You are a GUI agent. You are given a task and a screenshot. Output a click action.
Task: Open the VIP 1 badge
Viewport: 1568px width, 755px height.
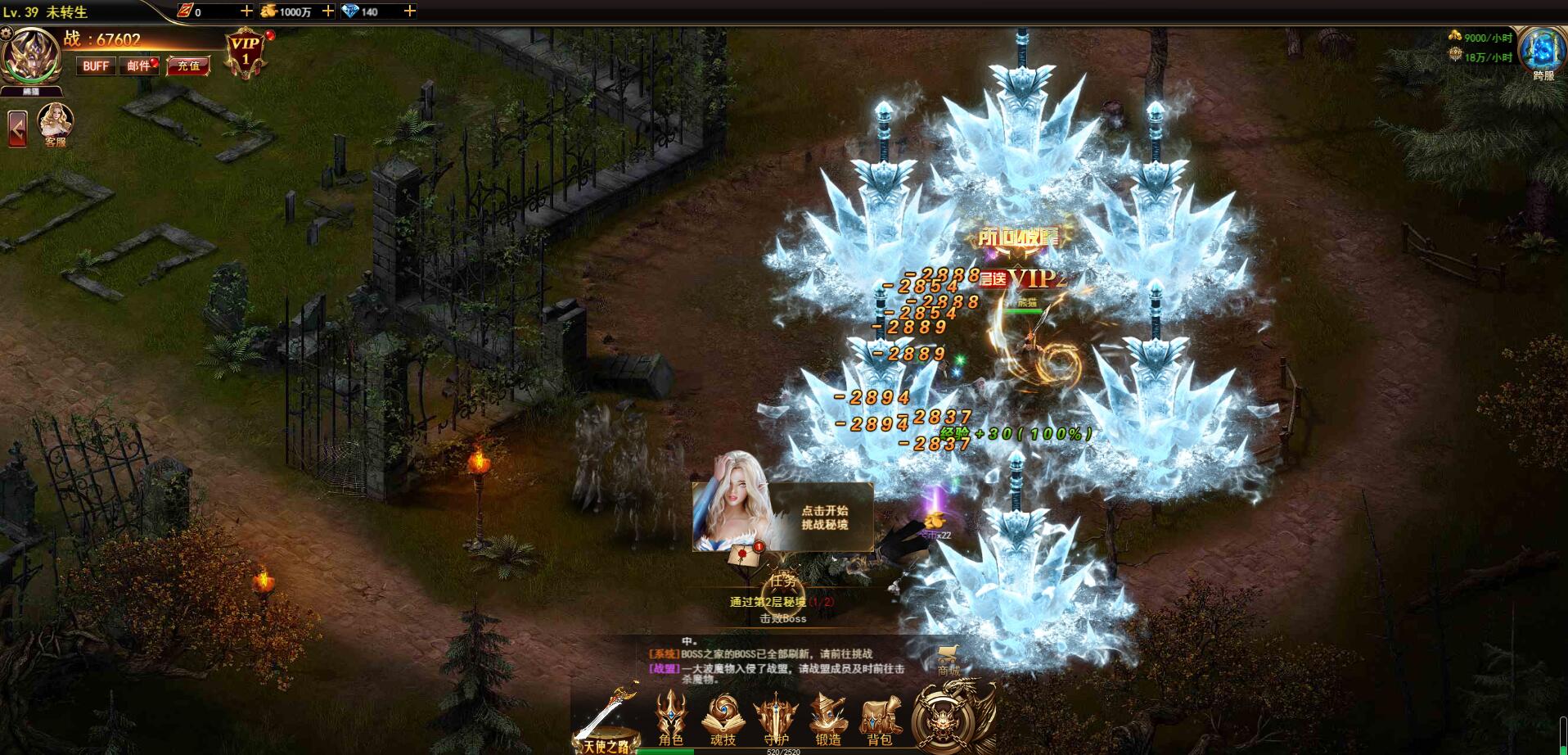[245, 53]
